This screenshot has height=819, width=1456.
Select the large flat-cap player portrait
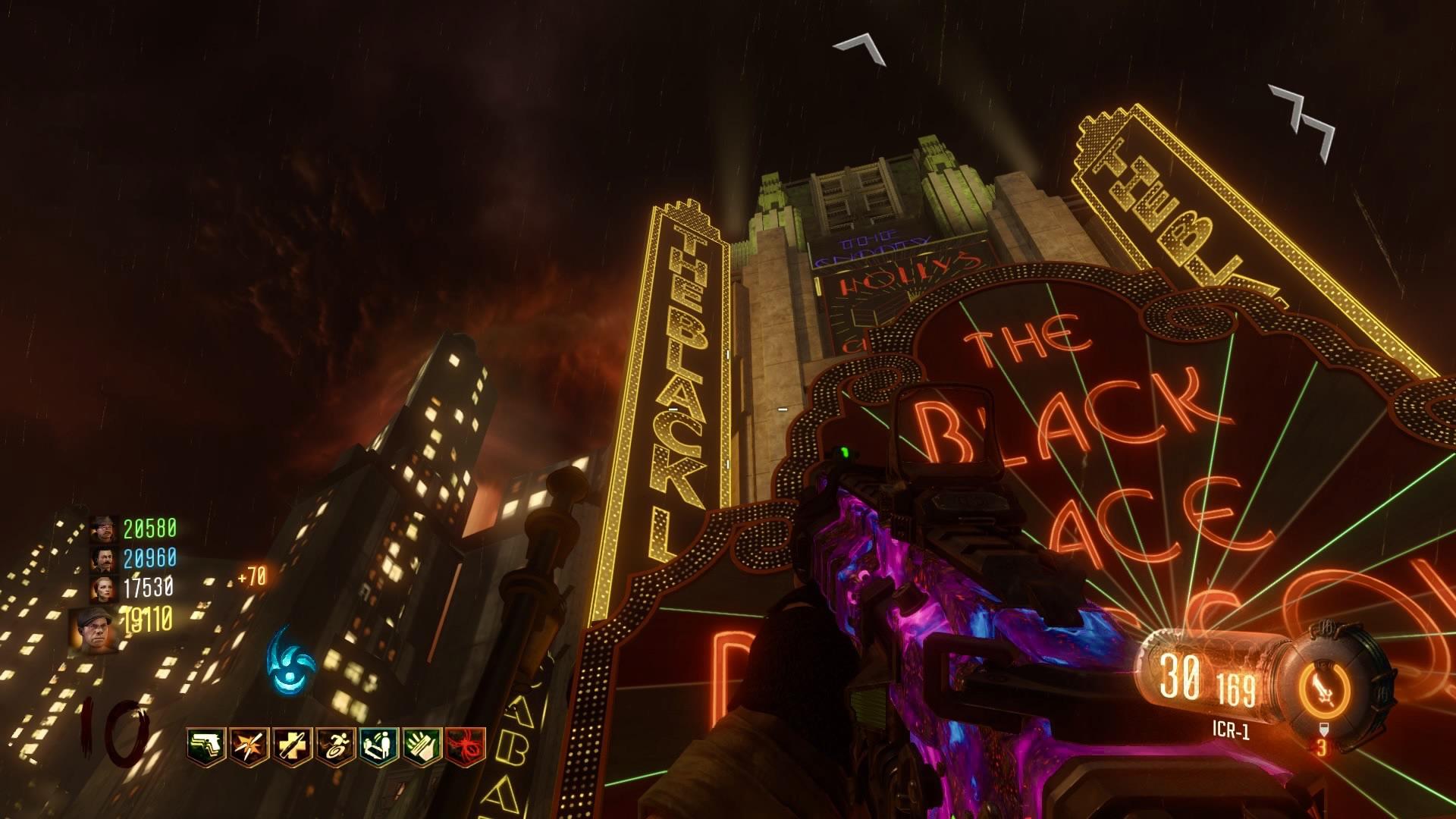point(93,629)
